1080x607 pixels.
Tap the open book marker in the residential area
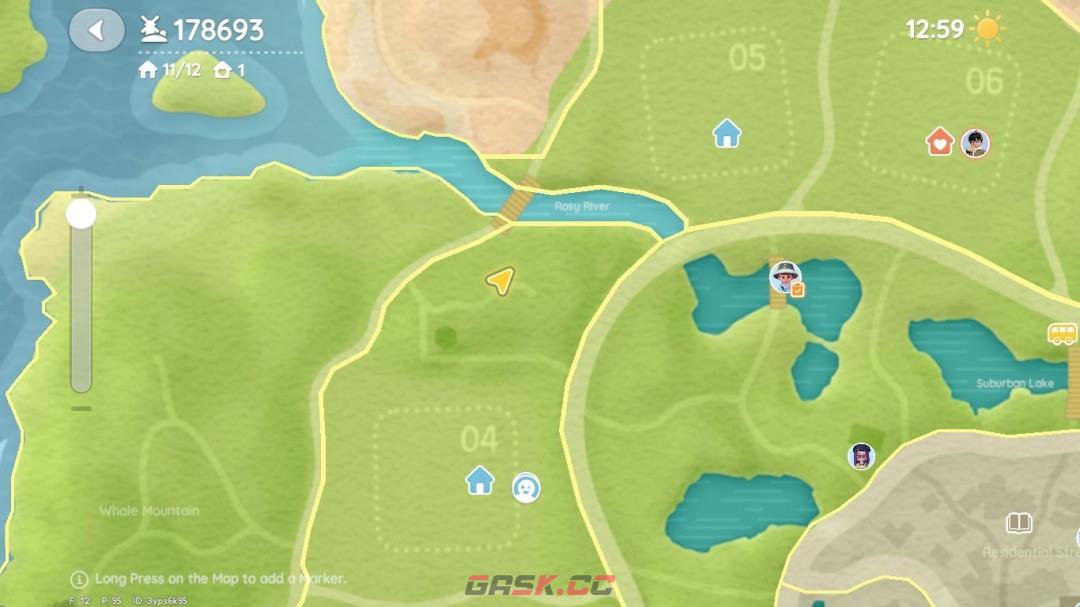click(x=1018, y=523)
